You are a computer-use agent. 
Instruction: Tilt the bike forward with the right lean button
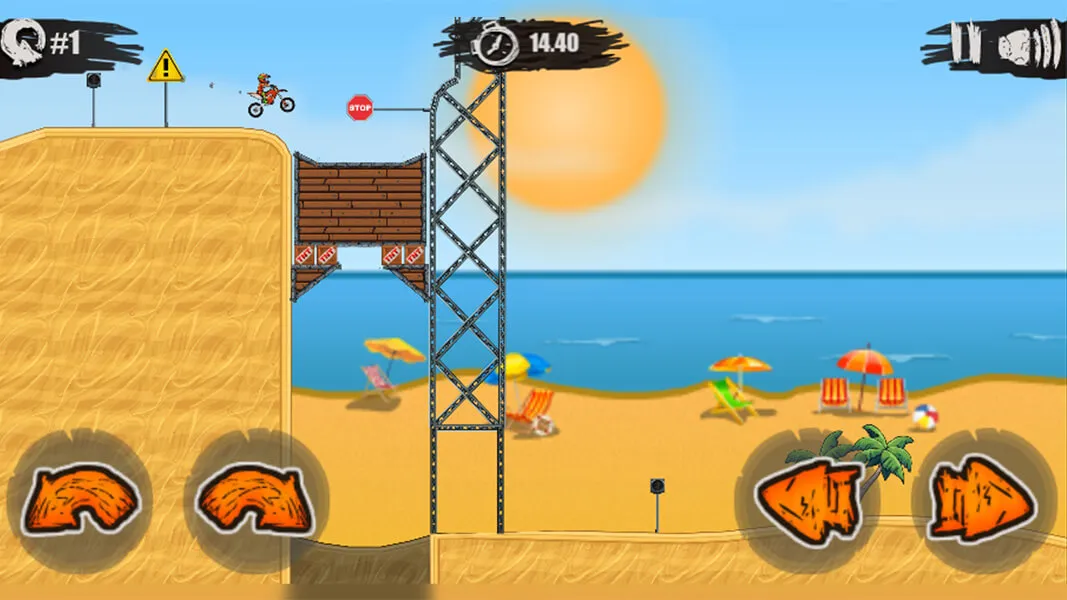click(x=256, y=501)
